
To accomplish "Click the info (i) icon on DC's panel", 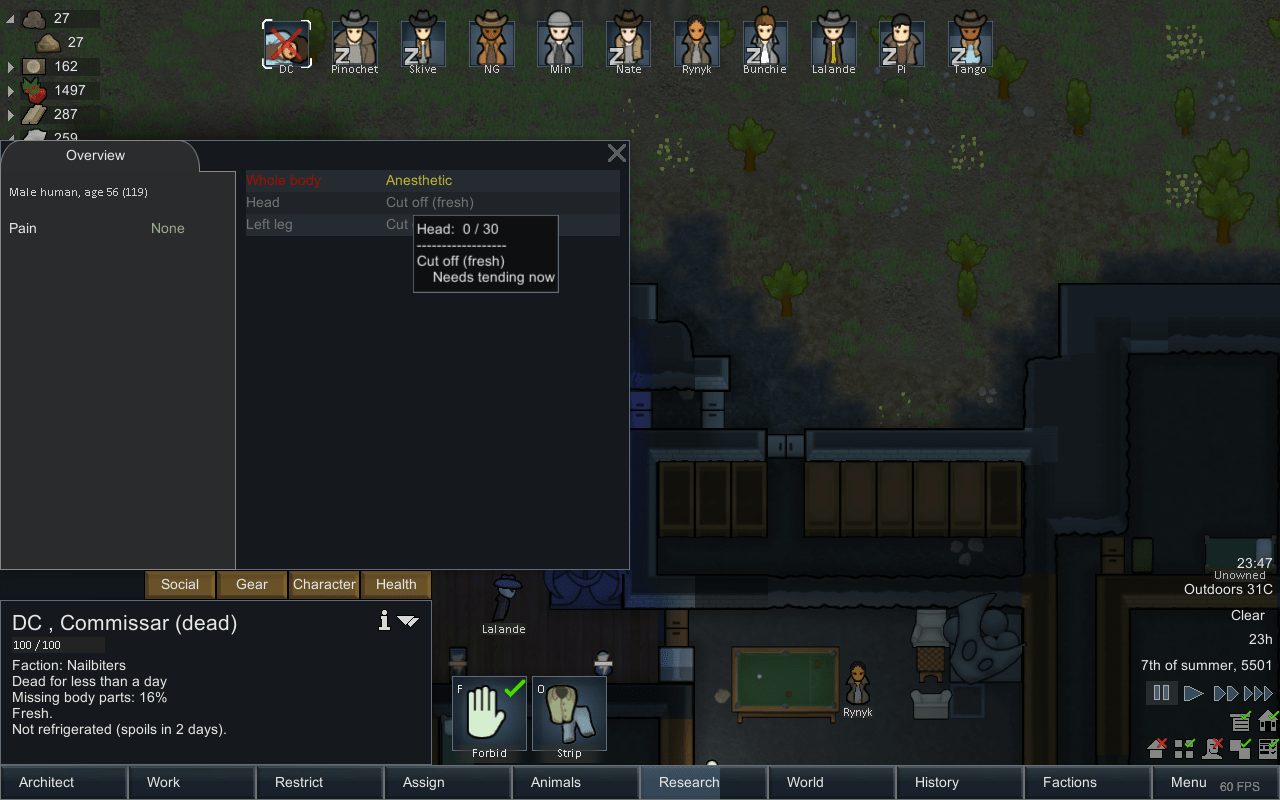I will 383,620.
